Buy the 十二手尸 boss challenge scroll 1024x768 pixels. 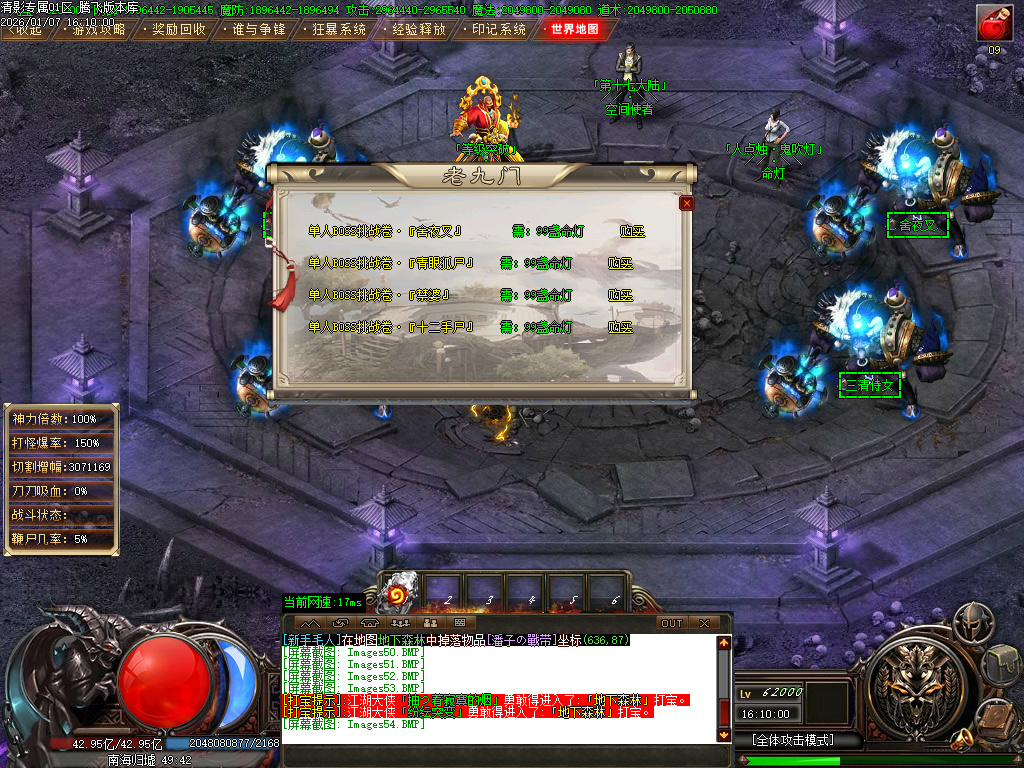click(x=621, y=327)
